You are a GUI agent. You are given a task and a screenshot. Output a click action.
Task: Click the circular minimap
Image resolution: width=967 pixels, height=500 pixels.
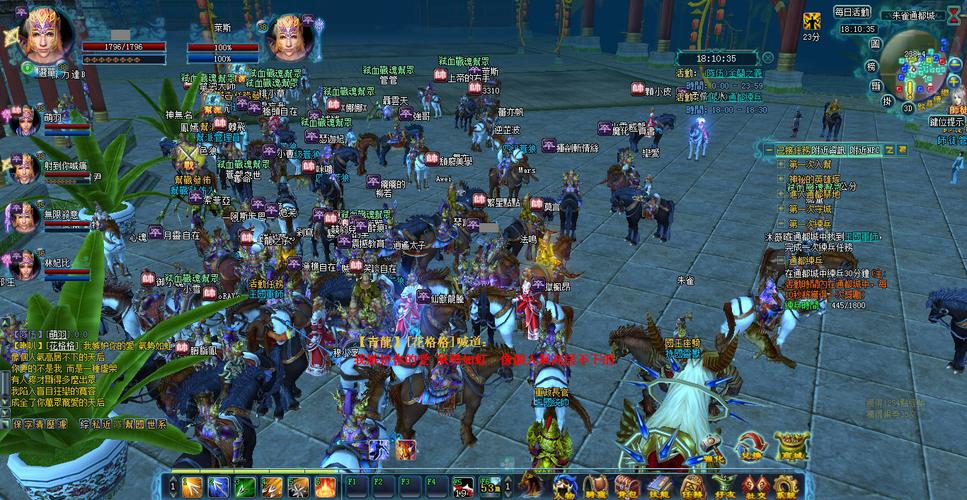point(914,67)
